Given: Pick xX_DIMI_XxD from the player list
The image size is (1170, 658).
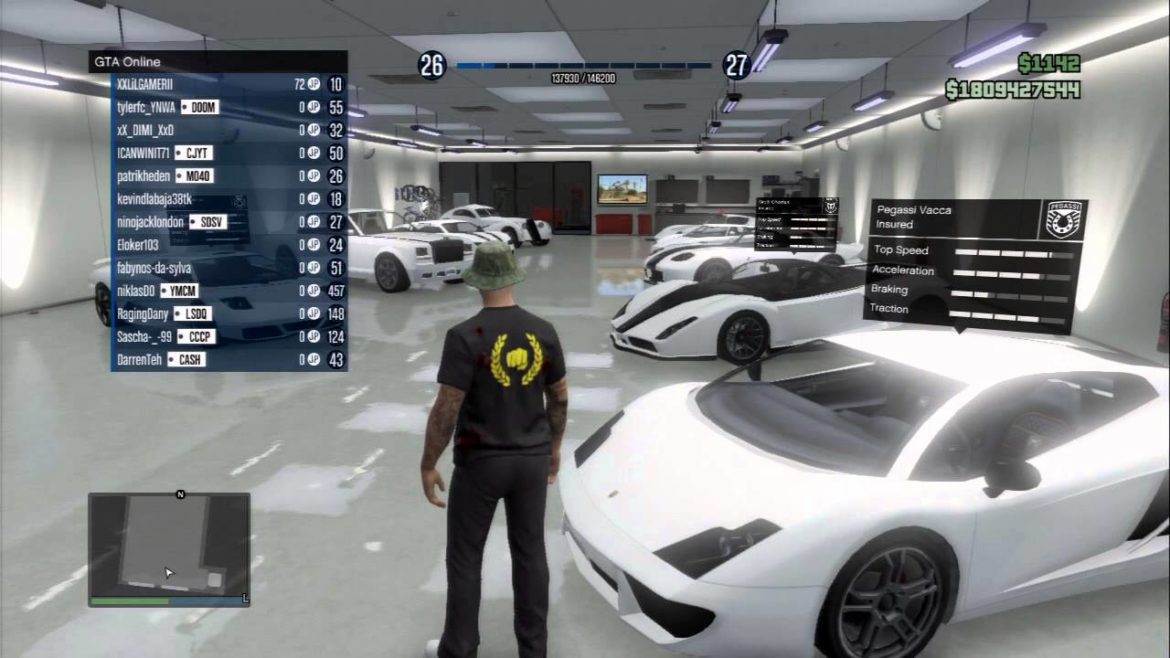Looking at the screenshot, I should (x=145, y=130).
